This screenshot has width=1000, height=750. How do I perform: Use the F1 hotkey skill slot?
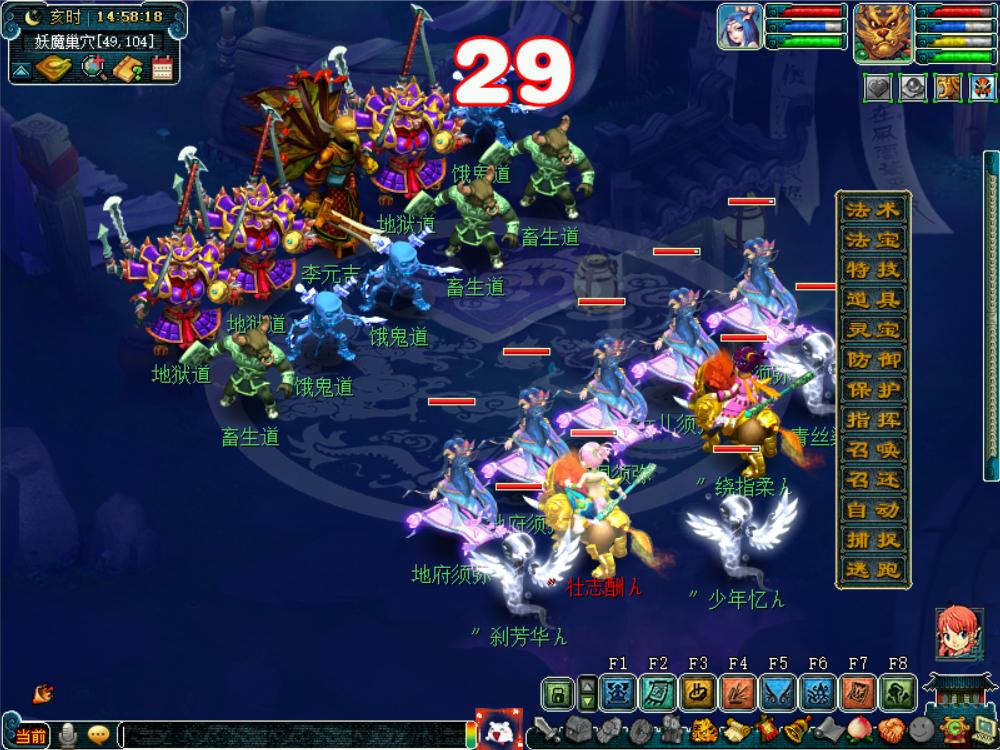coord(618,692)
